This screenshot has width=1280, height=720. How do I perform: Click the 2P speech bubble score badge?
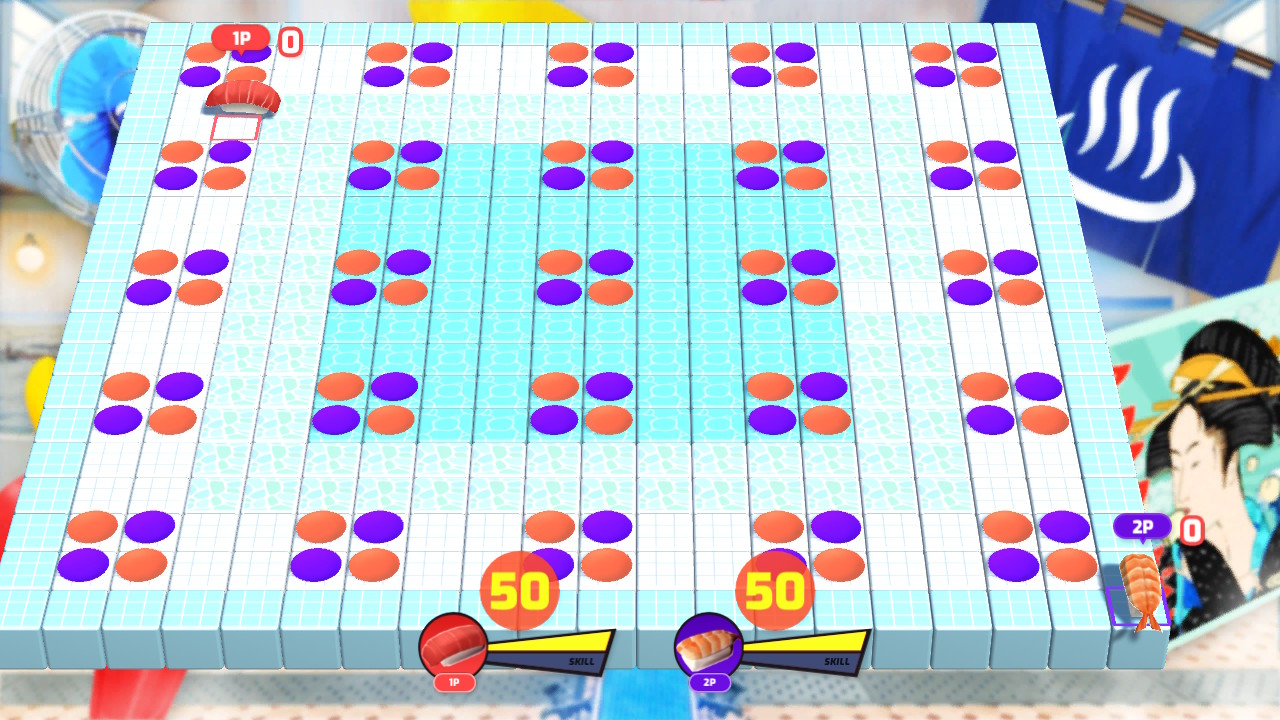point(1142,524)
